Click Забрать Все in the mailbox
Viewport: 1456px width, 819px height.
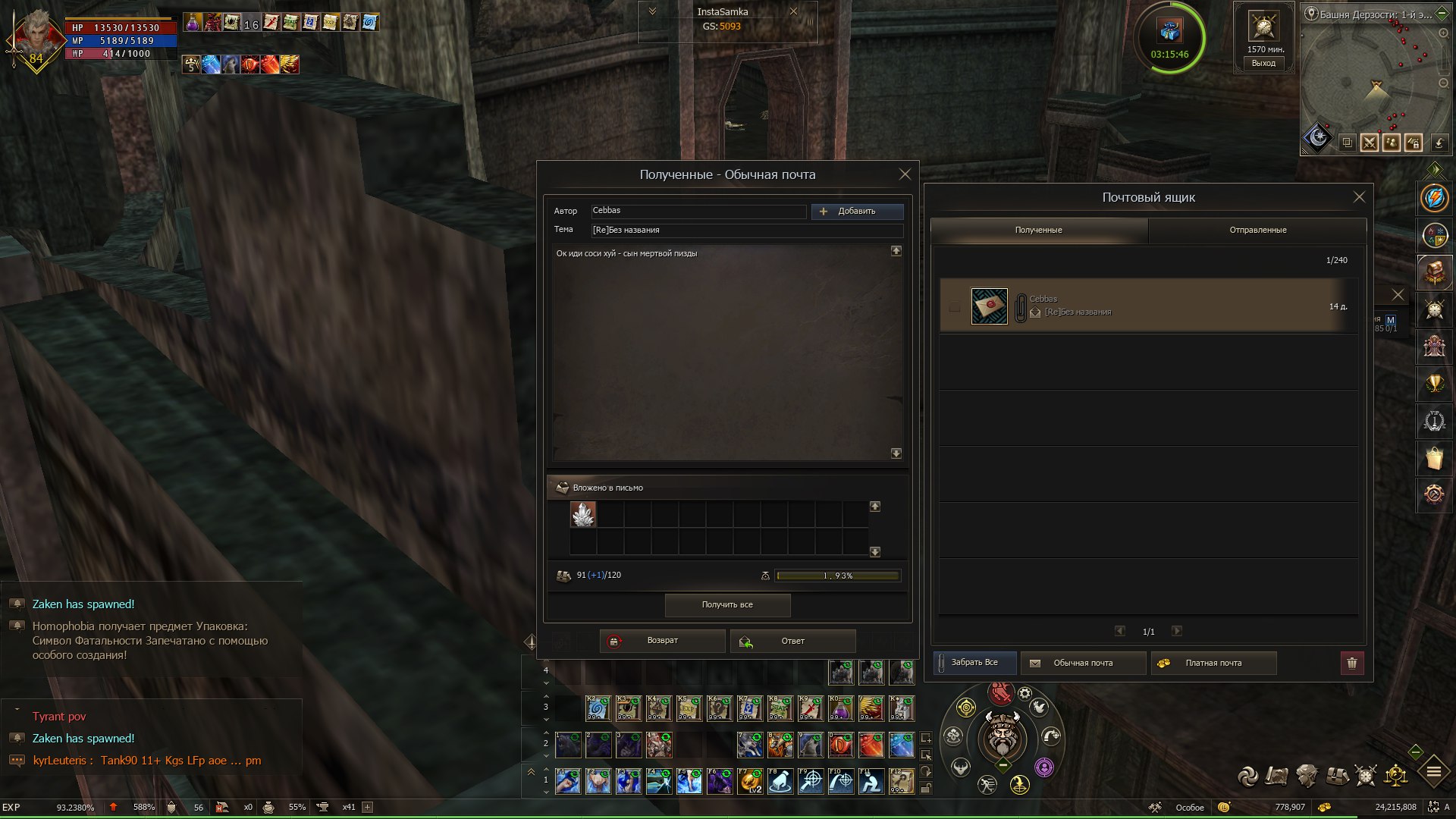[x=974, y=663]
